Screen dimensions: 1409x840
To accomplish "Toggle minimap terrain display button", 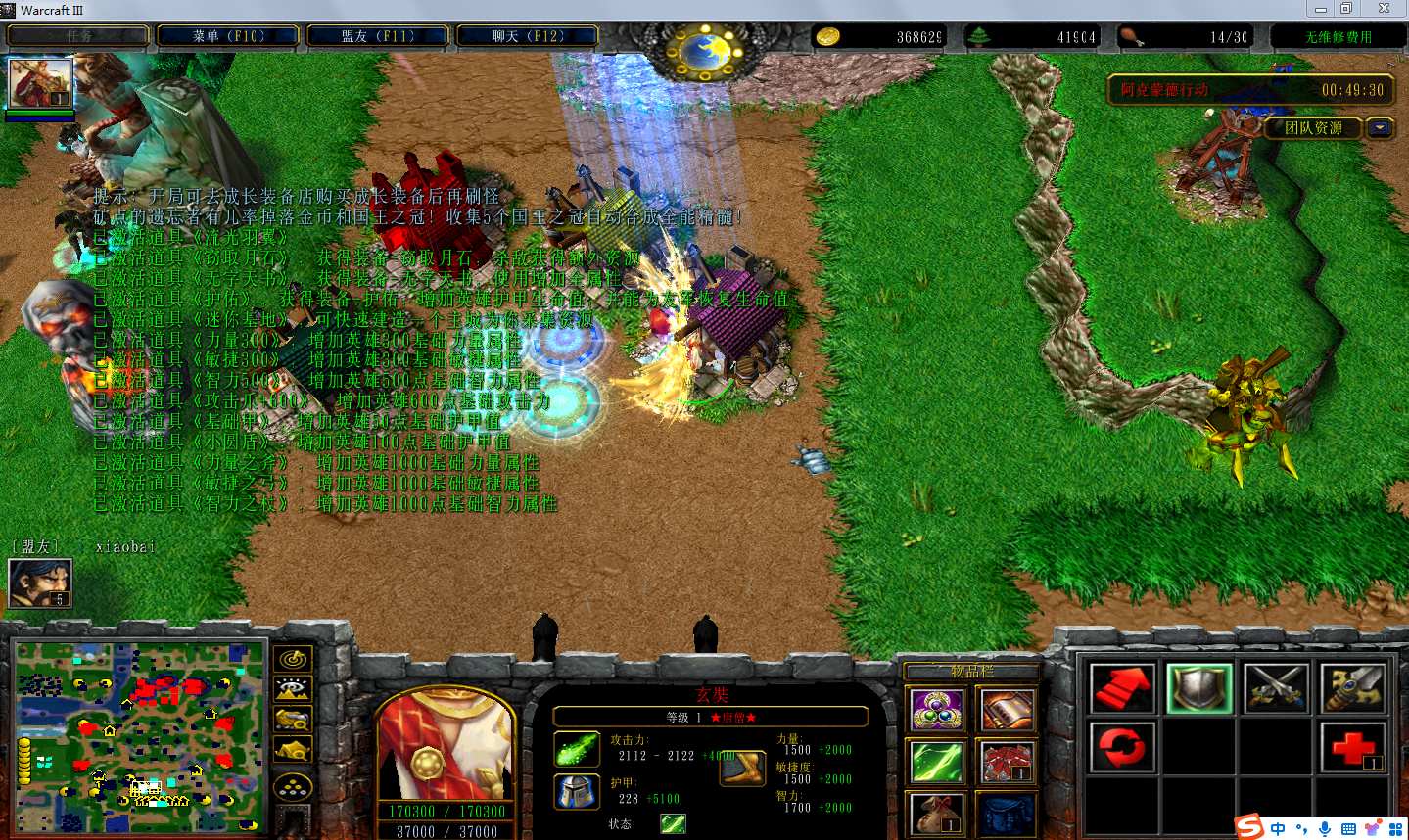I will (x=293, y=690).
